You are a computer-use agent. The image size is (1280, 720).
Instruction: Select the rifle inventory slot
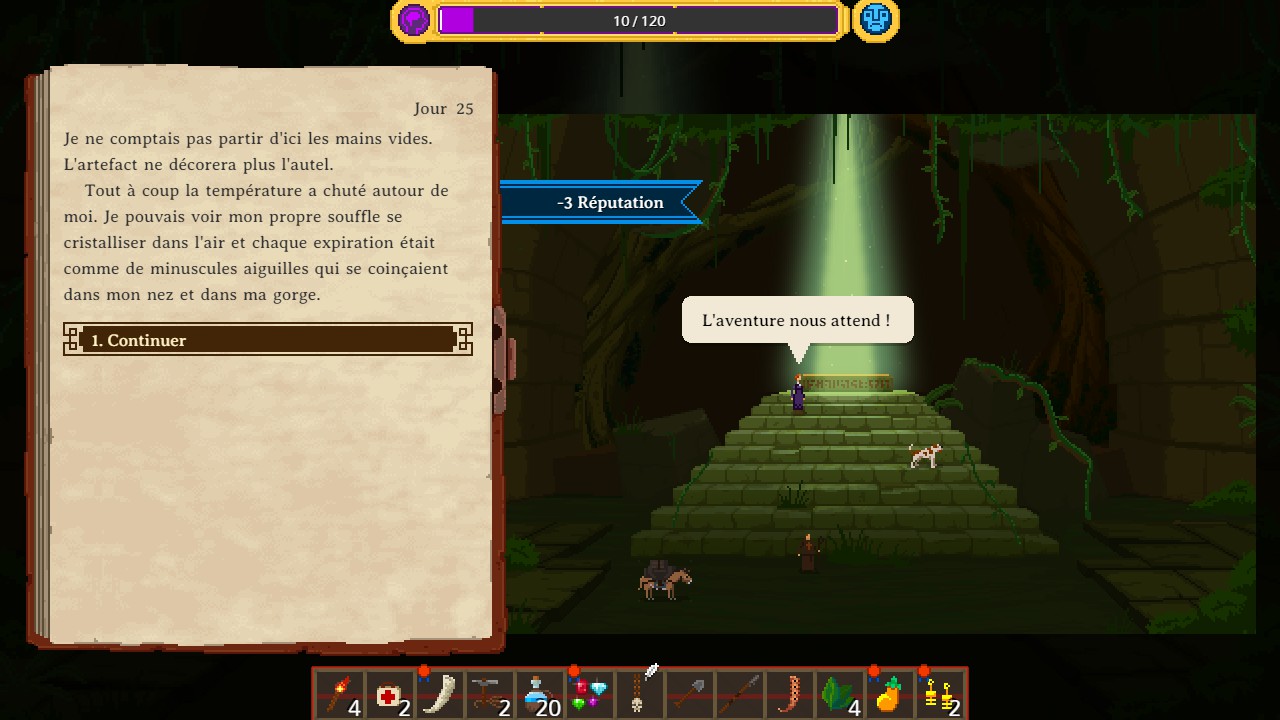[740, 694]
